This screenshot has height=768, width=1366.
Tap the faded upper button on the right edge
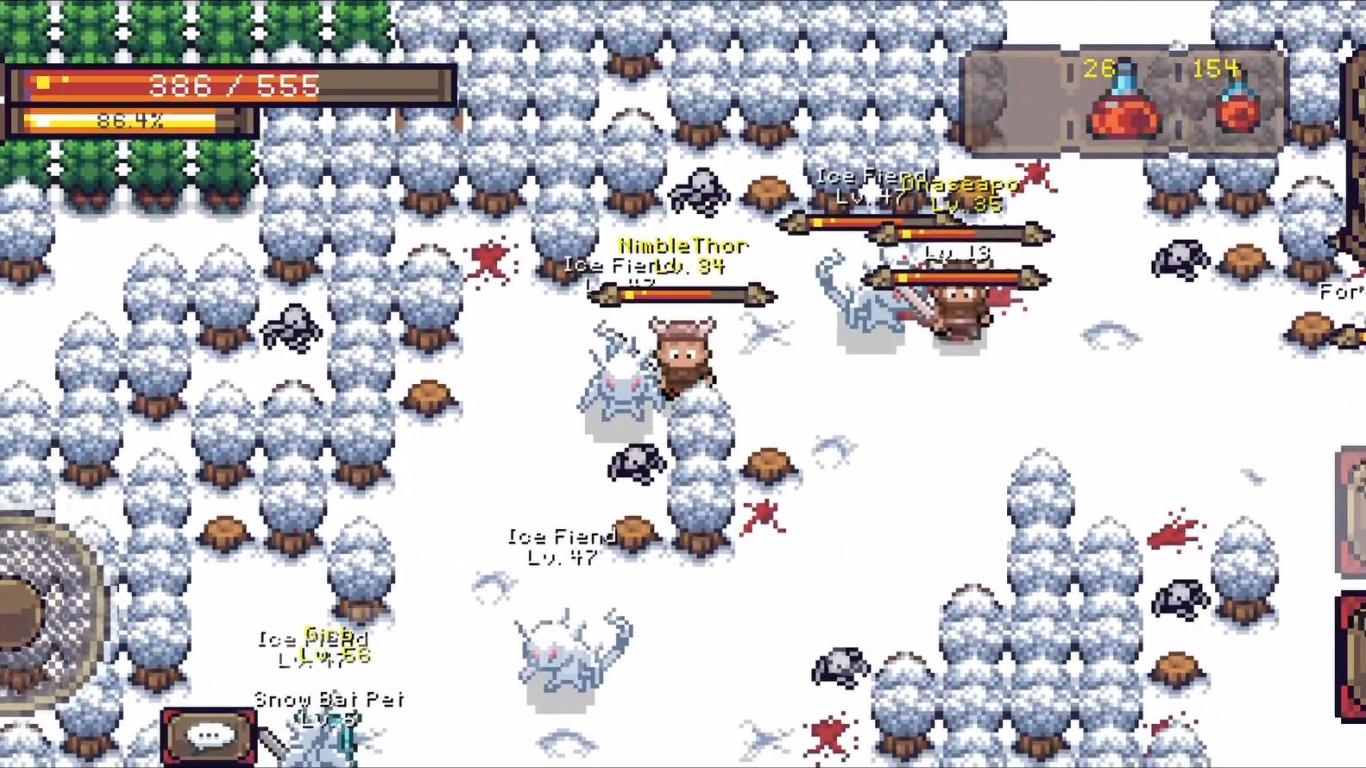pyautogui.click(x=1352, y=512)
